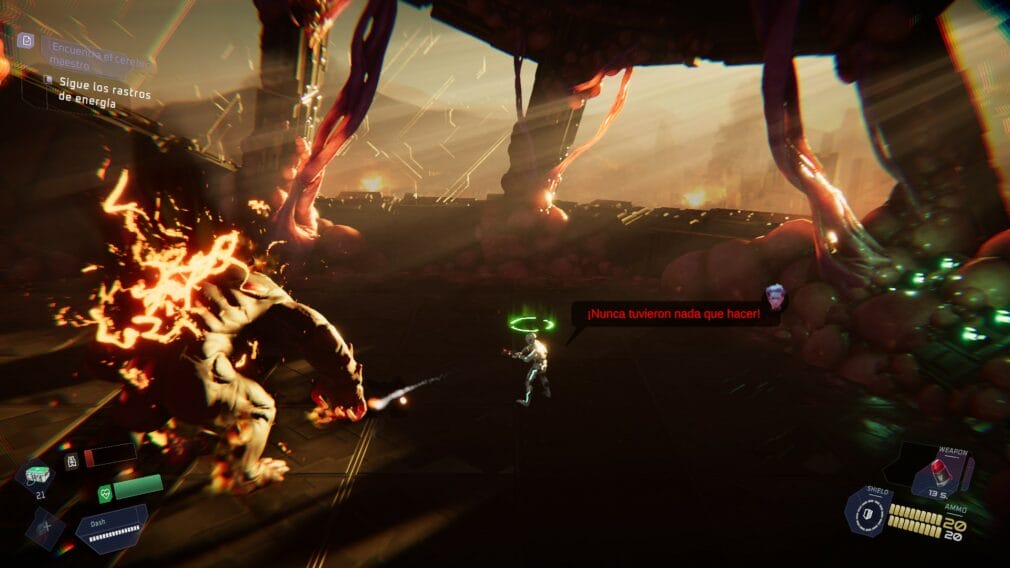
Task: Click the speaker portrait on the dialogue bubble
Action: 773,295
